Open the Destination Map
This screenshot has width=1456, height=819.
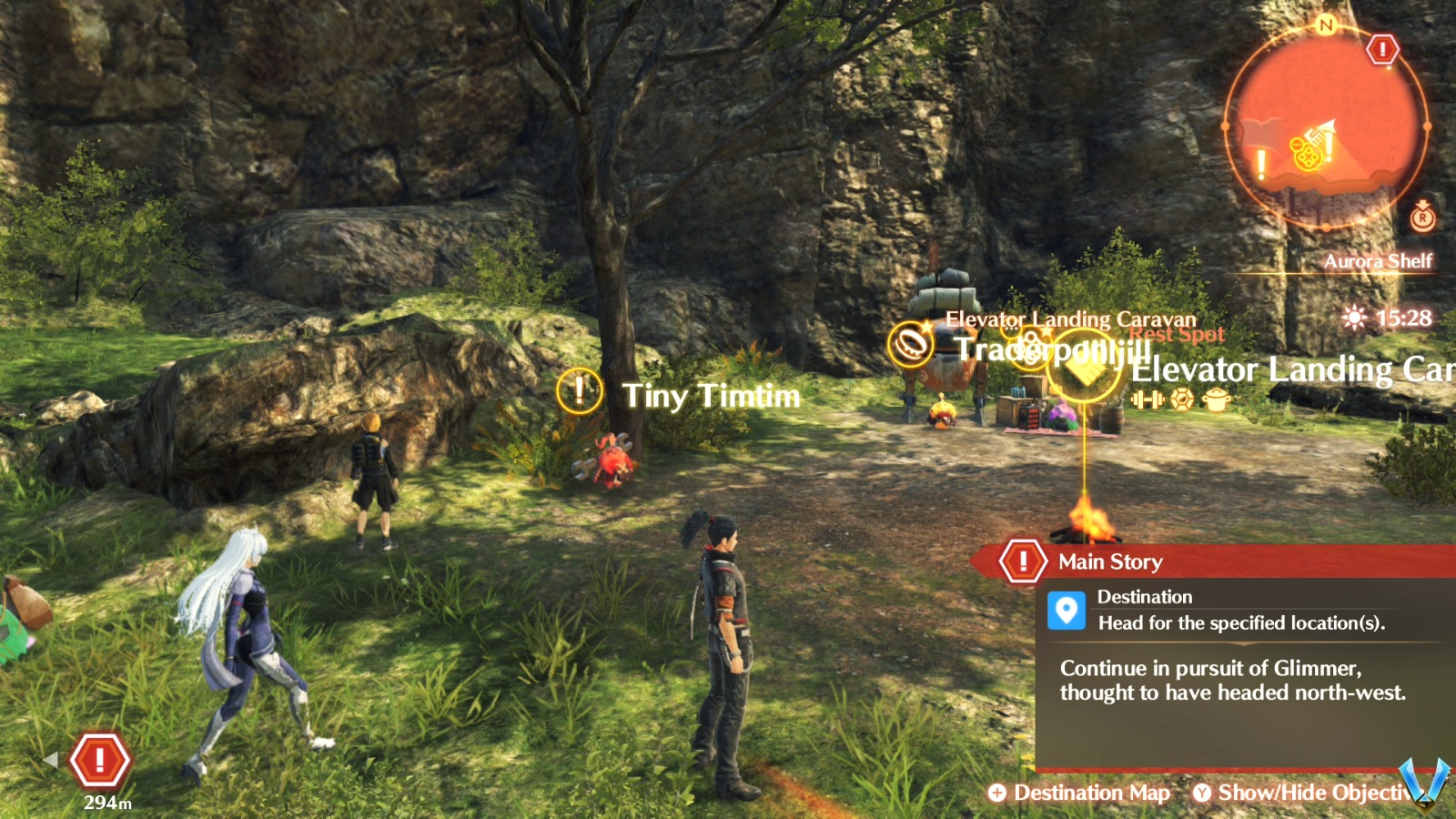coord(1084,793)
